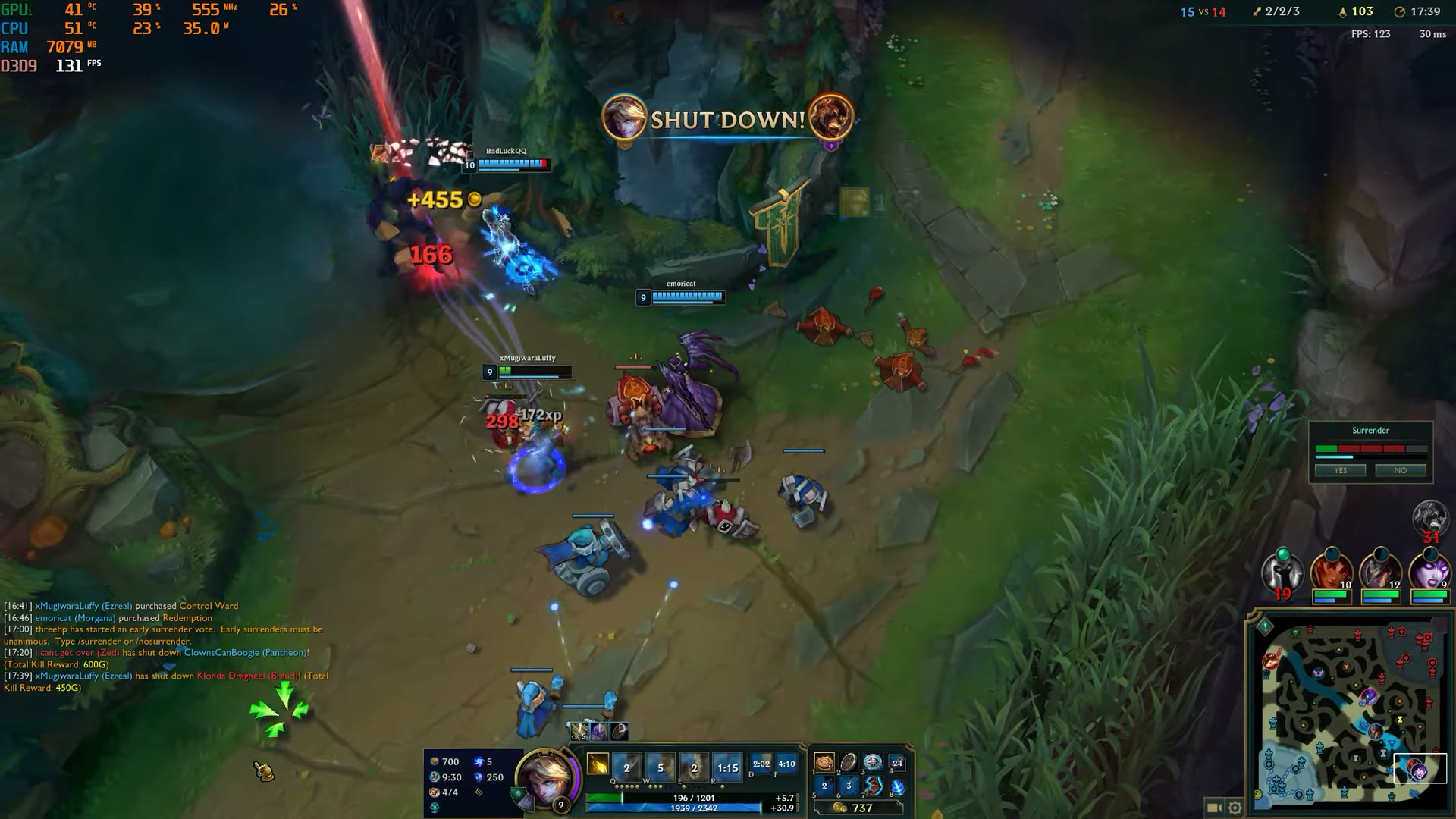
Task: Vote YES on the Surrender panel
Action: (x=1340, y=470)
